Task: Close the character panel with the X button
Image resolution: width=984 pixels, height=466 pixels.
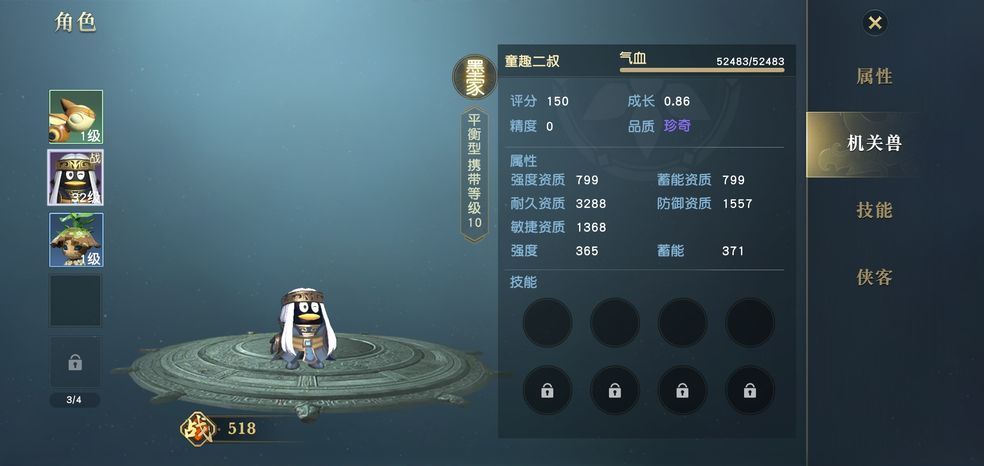Action: point(875,23)
